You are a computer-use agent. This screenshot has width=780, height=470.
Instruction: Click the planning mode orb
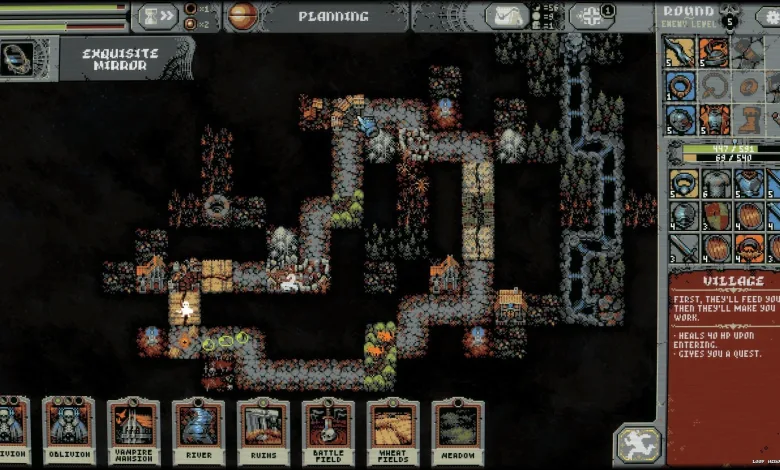coord(242,16)
